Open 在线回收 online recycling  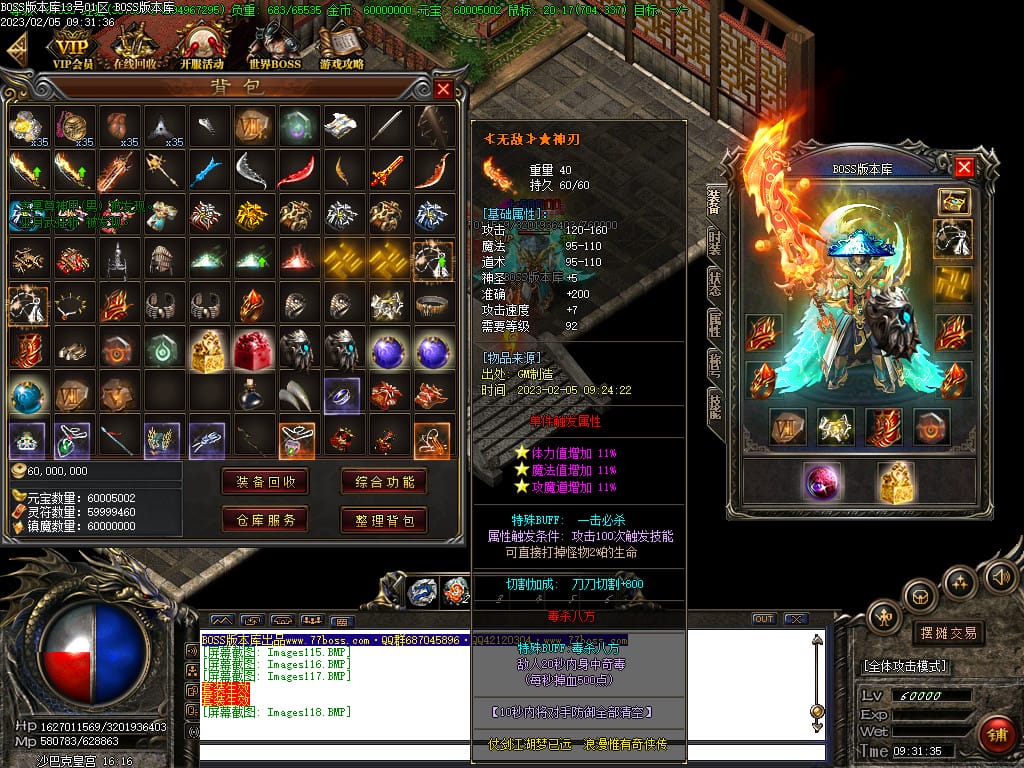coord(136,49)
